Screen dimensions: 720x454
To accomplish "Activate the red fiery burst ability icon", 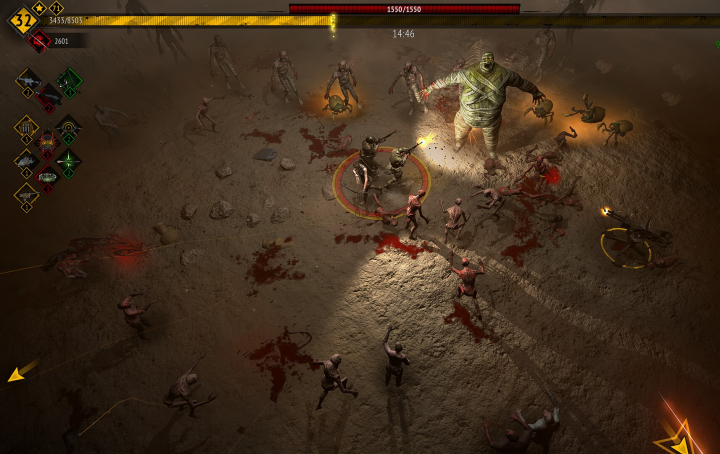I will tap(48, 143).
